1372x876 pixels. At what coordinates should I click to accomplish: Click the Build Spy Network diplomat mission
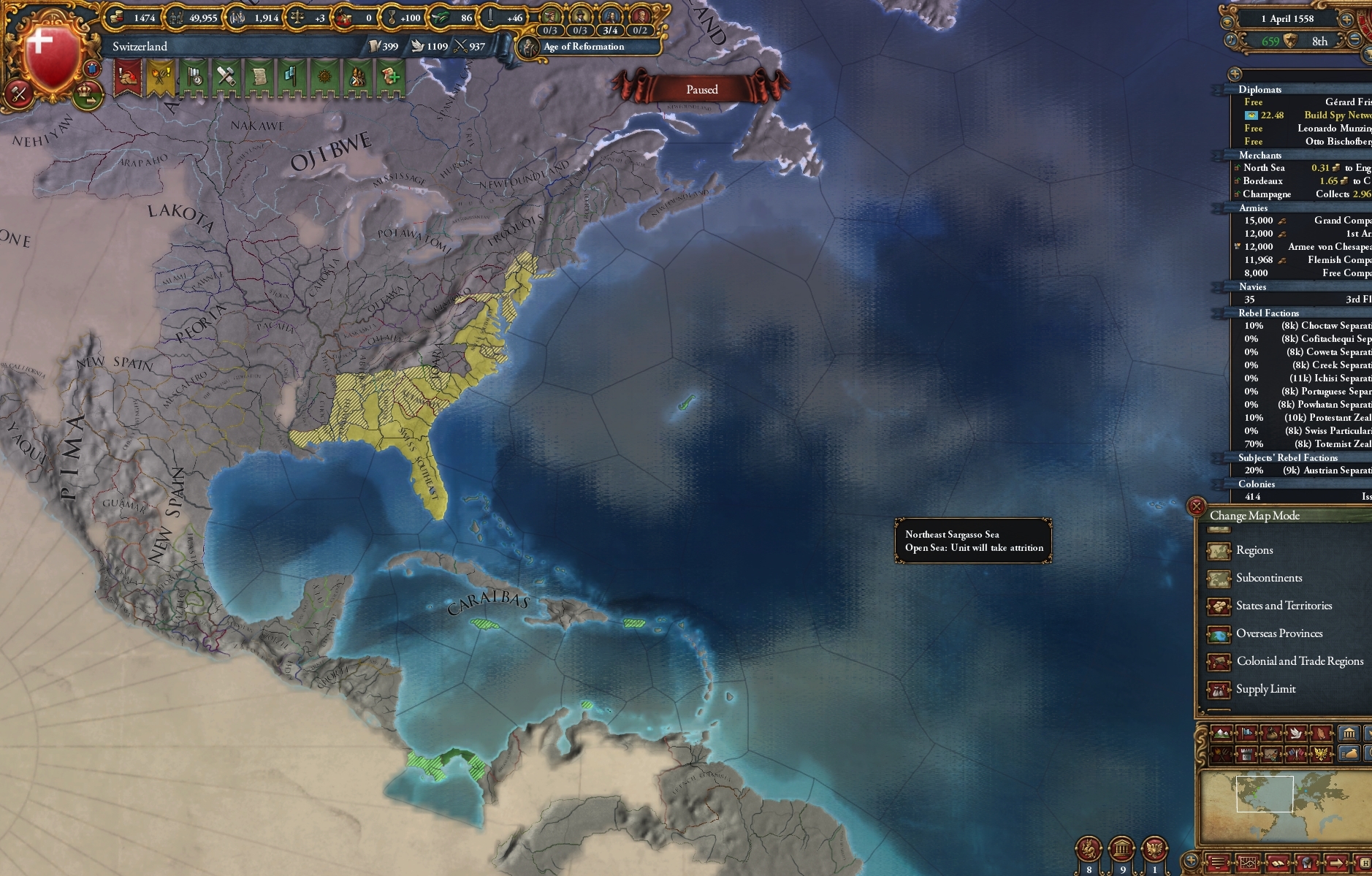coord(1322,115)
